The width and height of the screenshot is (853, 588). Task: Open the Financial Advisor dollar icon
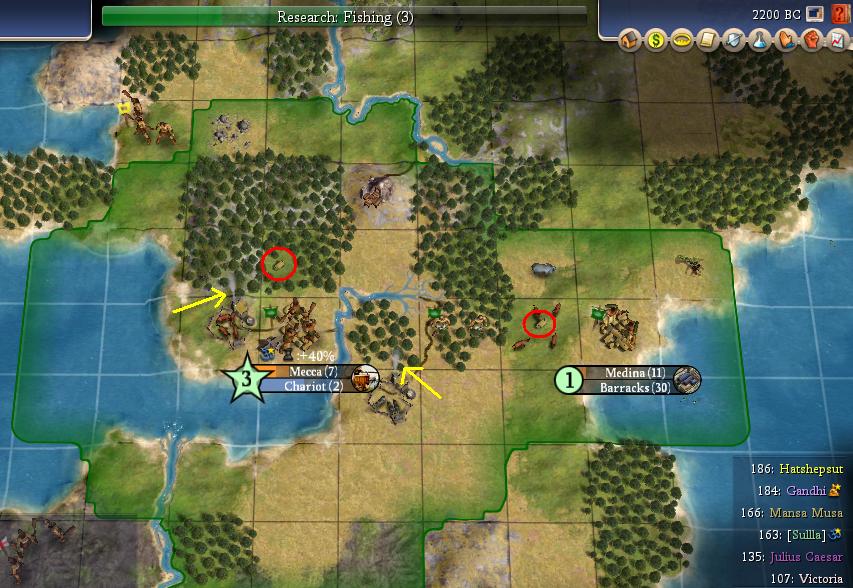[x=656, y=41]
